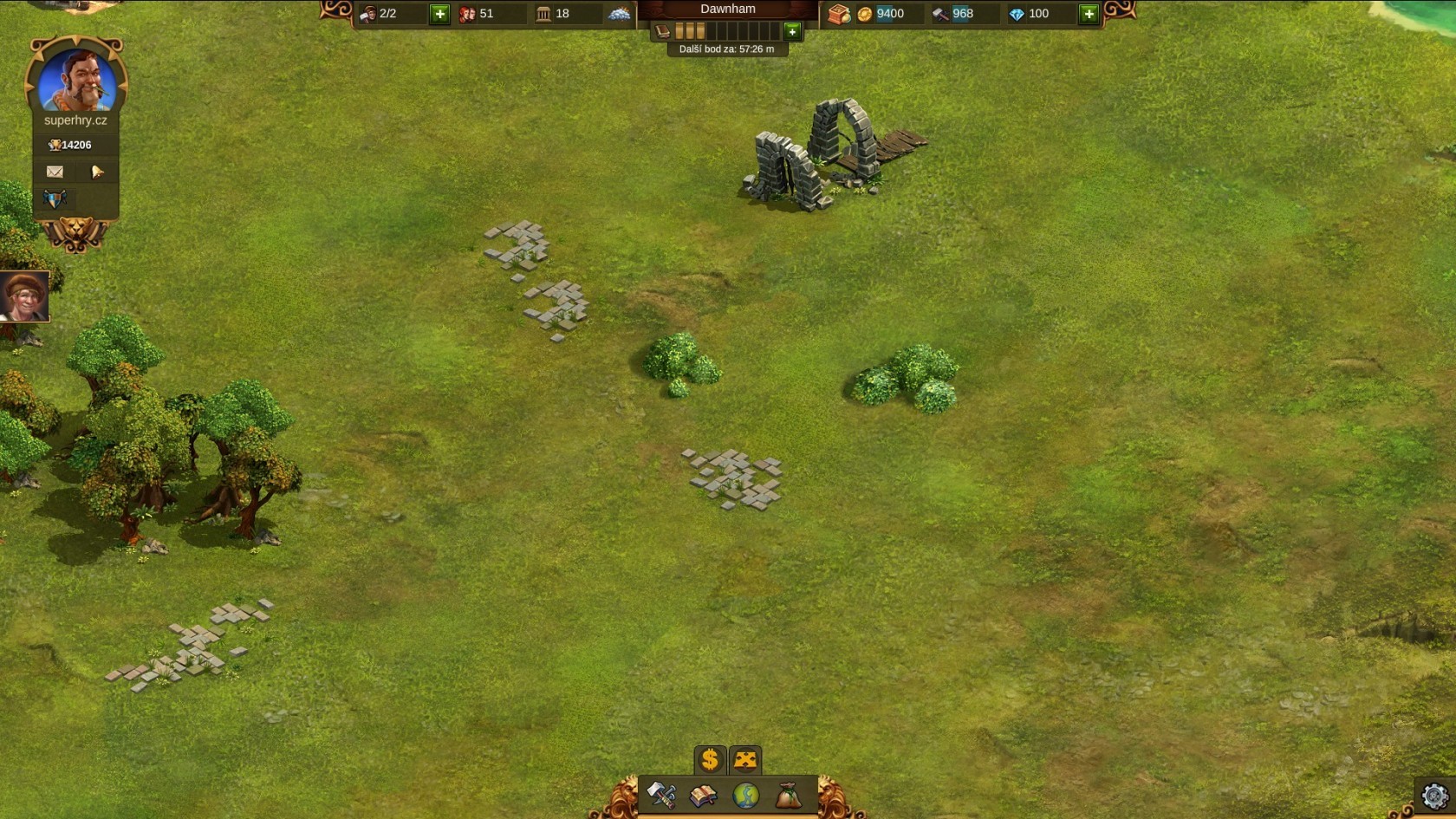Open the settings gear menu

coord(1434,796)
